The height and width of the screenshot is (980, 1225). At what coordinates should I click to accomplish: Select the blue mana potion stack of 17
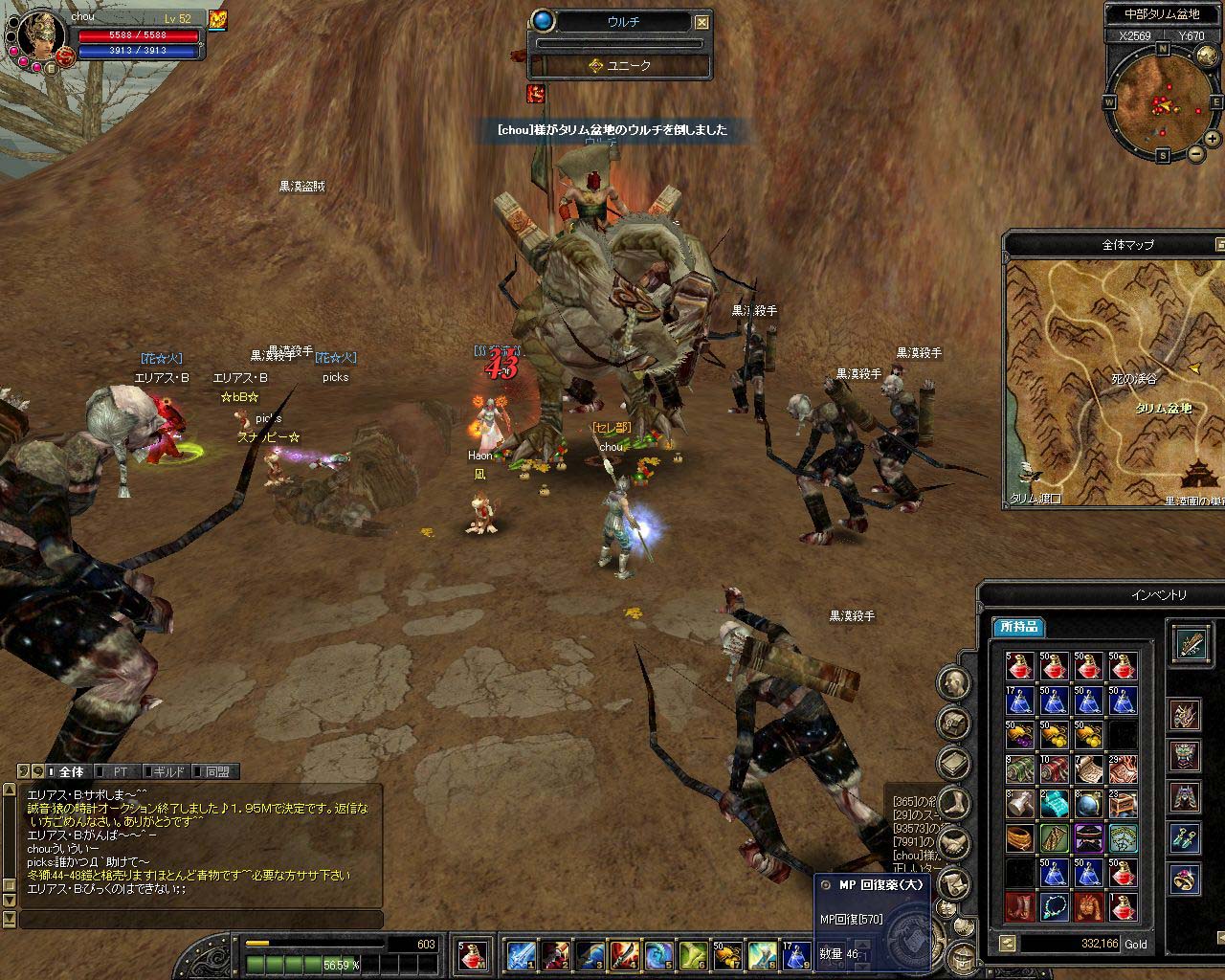(x=1020, y=701)
